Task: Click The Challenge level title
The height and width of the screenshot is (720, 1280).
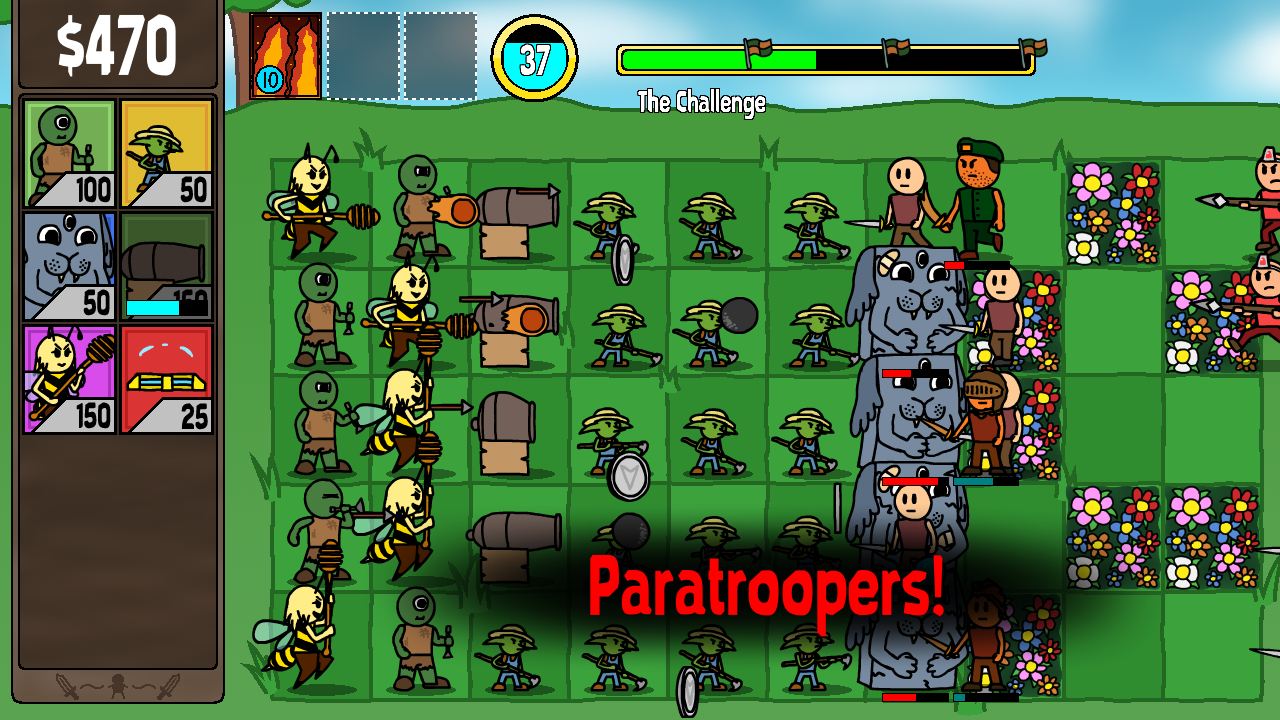Action: [700, 100]
